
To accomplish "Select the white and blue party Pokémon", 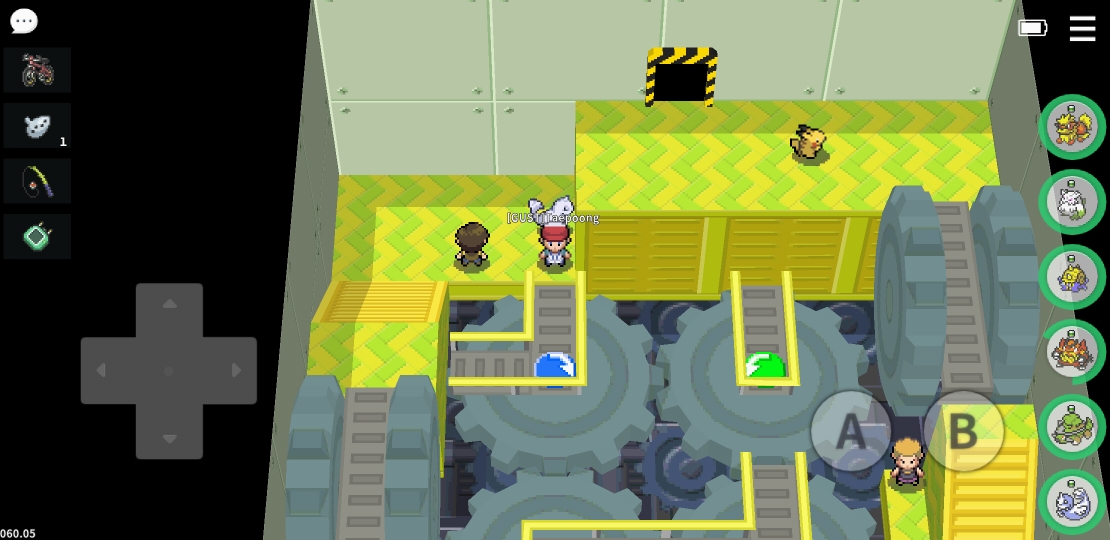I will click(x=1072, y=502).
